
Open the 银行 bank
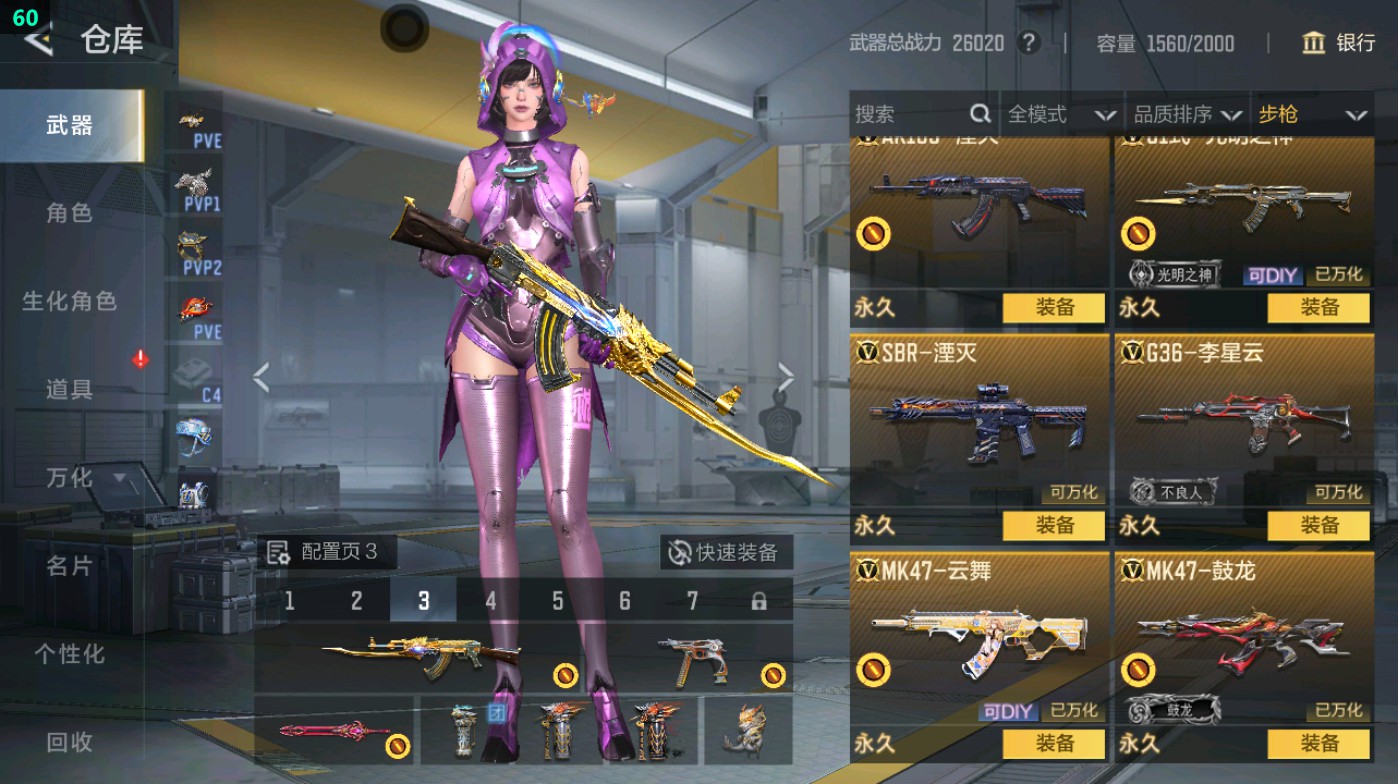[1339, 43]
